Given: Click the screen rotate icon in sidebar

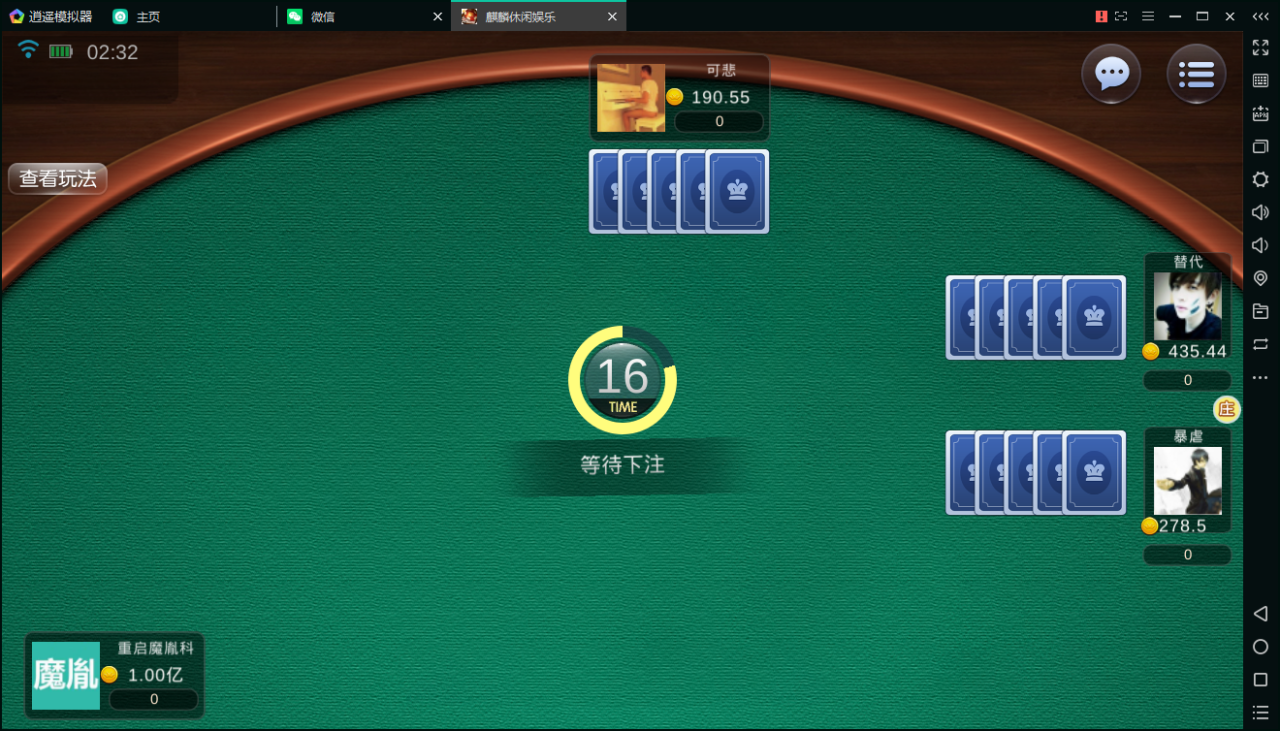Looking at the screenshot, I should pos(1260,344).
